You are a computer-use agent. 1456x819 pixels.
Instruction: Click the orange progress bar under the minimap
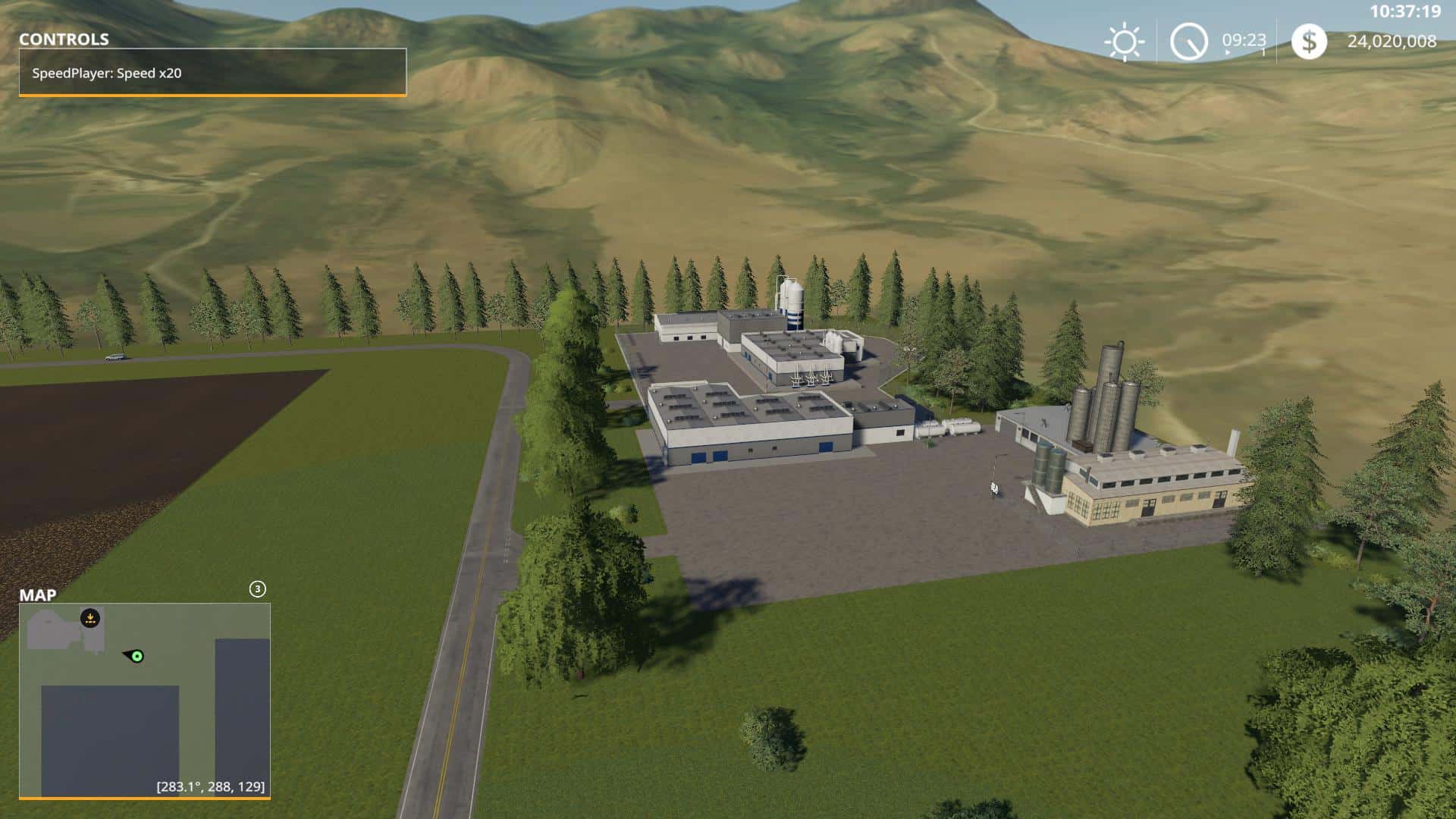(x=144, y=799)
